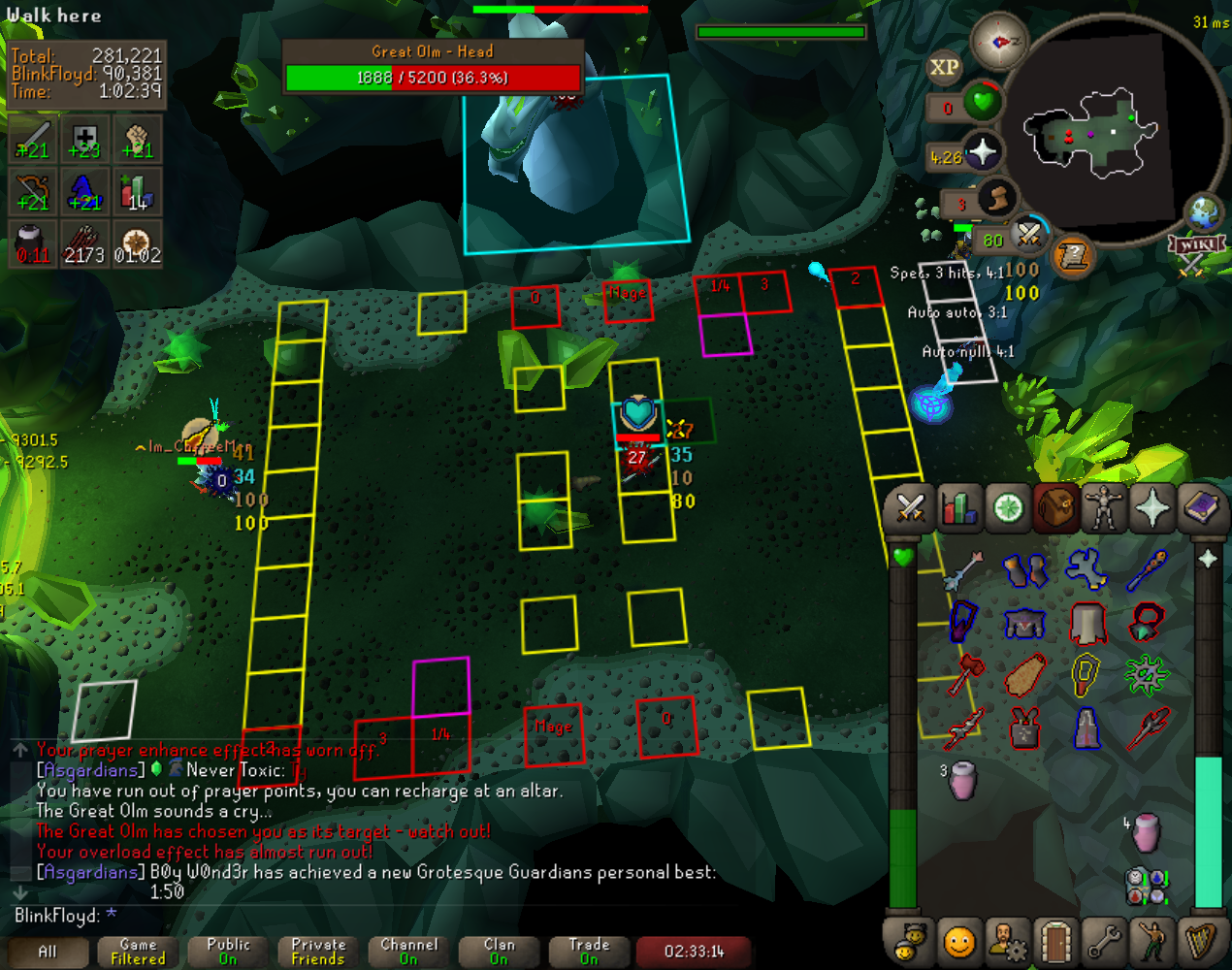Open the world map globe
This screenshot has width=1232, height=970.
point(1203,212)
